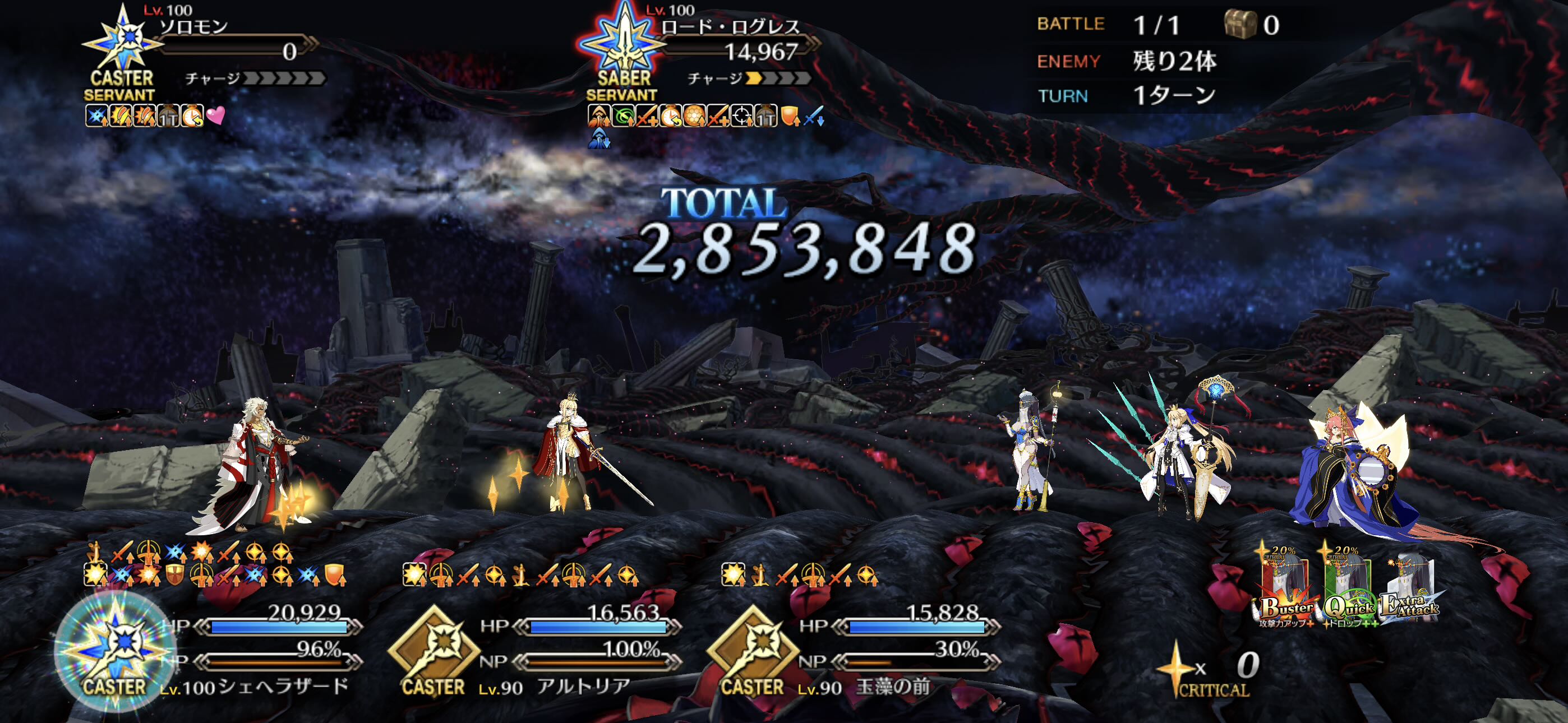This screenshot has height=723, width=1568.
Task: Target the enemy Lord Logres Saber nameplate
Action: point(730,27)
